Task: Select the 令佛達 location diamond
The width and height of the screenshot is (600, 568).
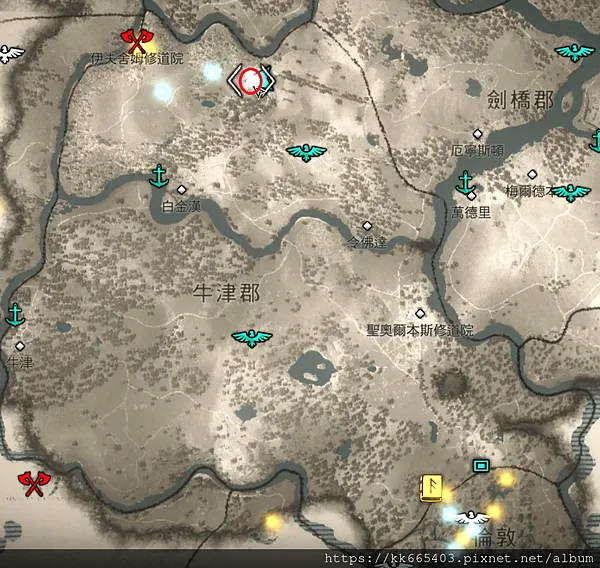Action: pos(367,226)
